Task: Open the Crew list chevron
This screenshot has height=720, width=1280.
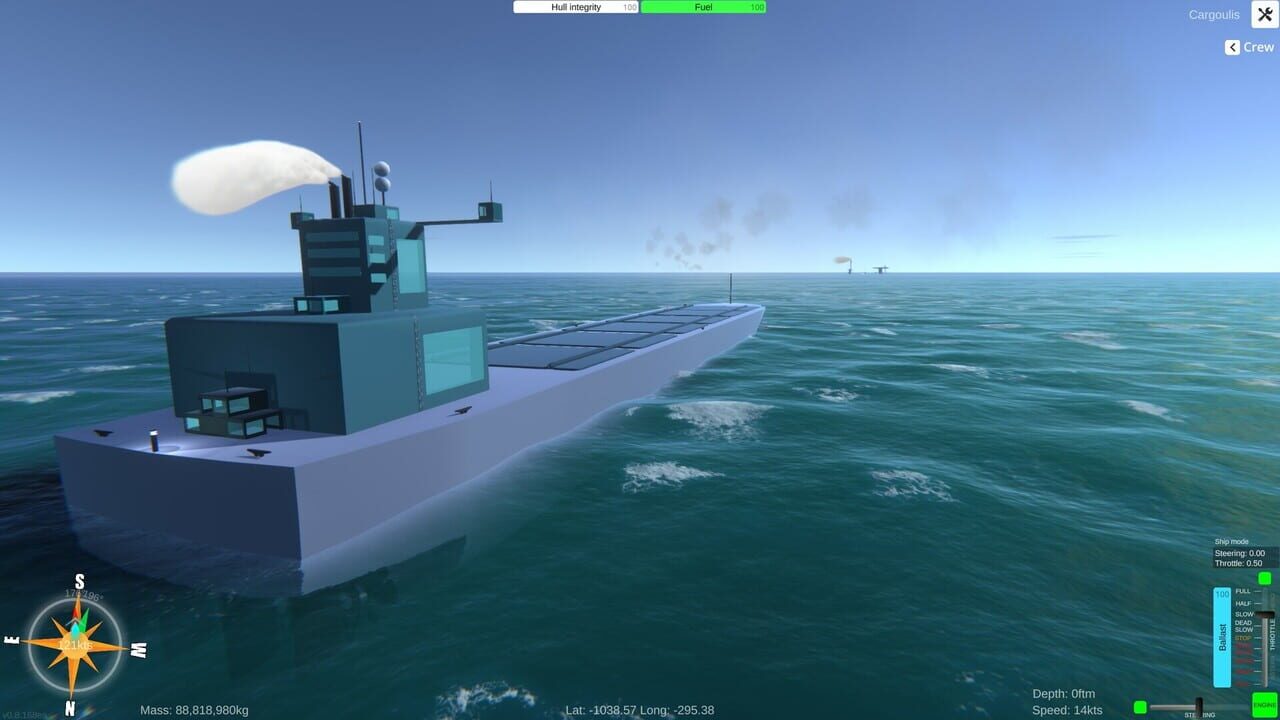Action: click(1232, 46)
